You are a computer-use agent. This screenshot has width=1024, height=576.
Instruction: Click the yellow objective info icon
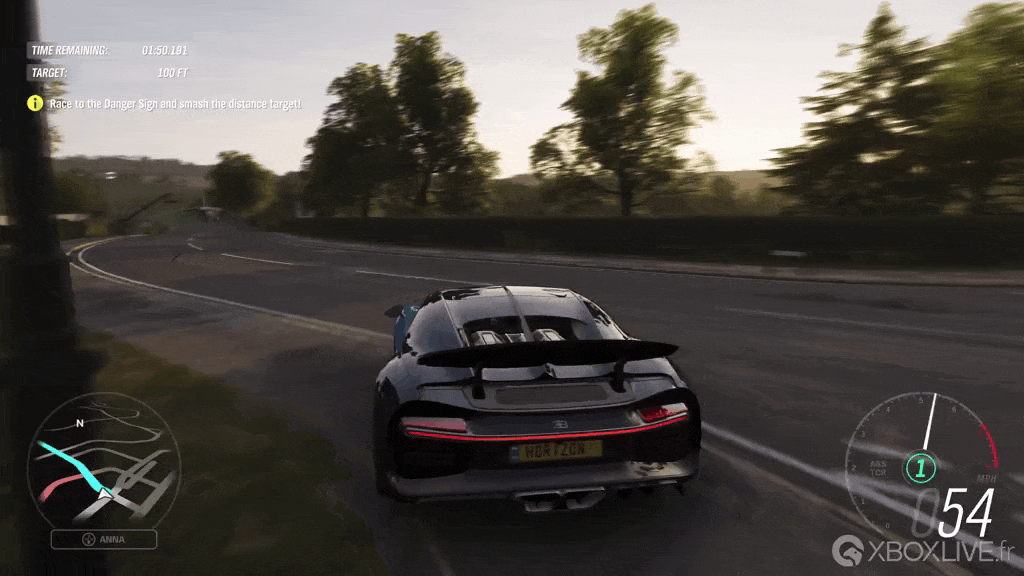click(35, 103)
